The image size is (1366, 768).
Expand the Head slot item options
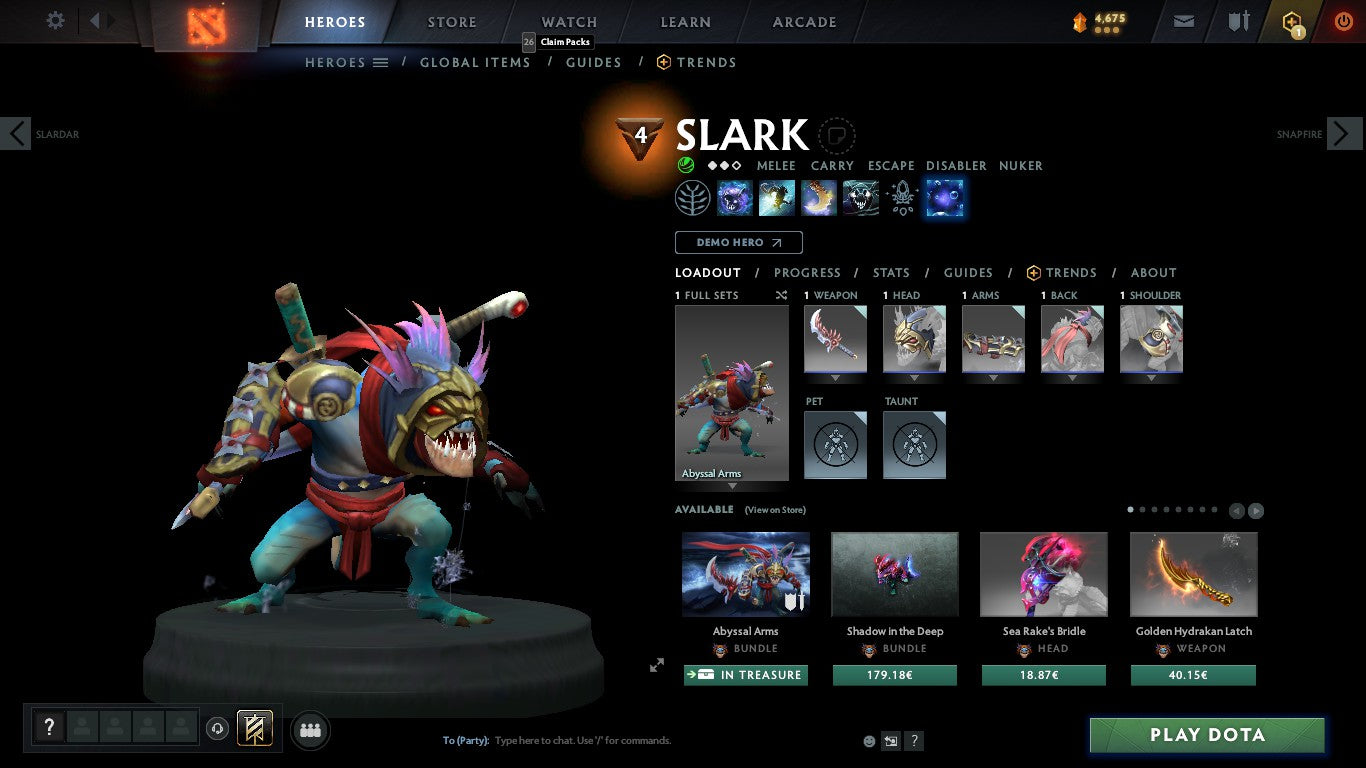(914, 378)
